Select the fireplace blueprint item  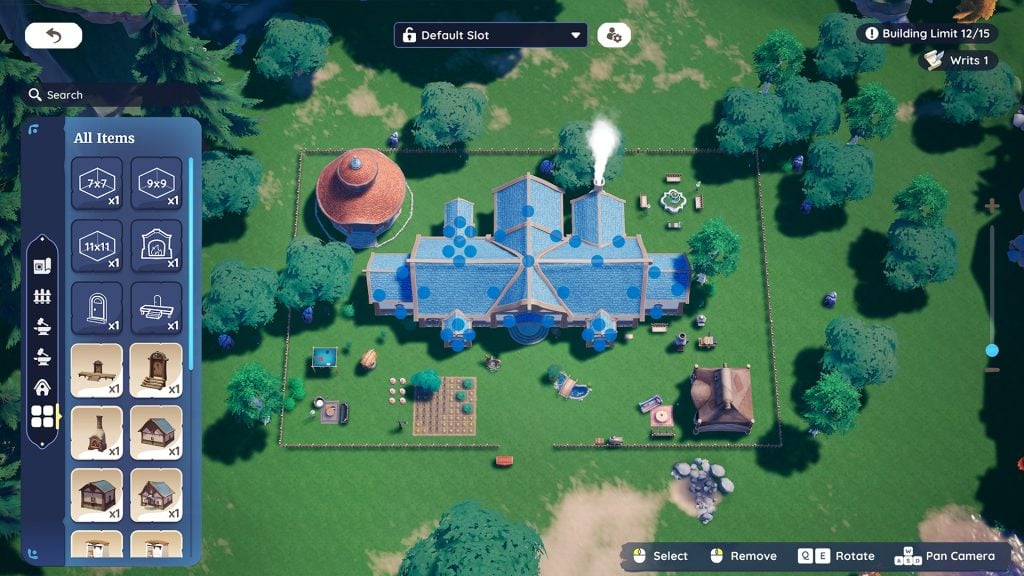click(156, 246)
